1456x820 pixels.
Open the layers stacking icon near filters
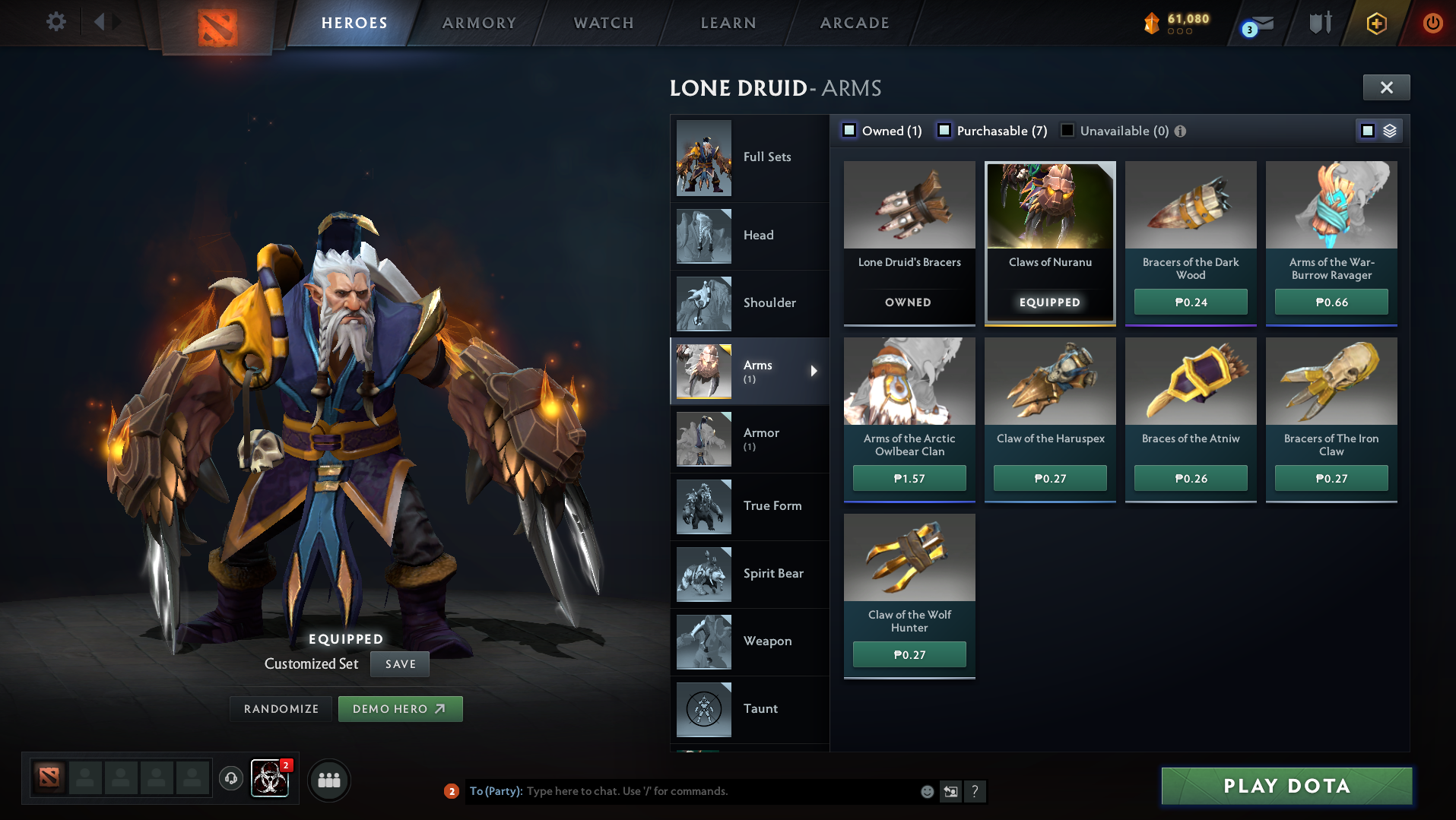(x=1391, y=130)
